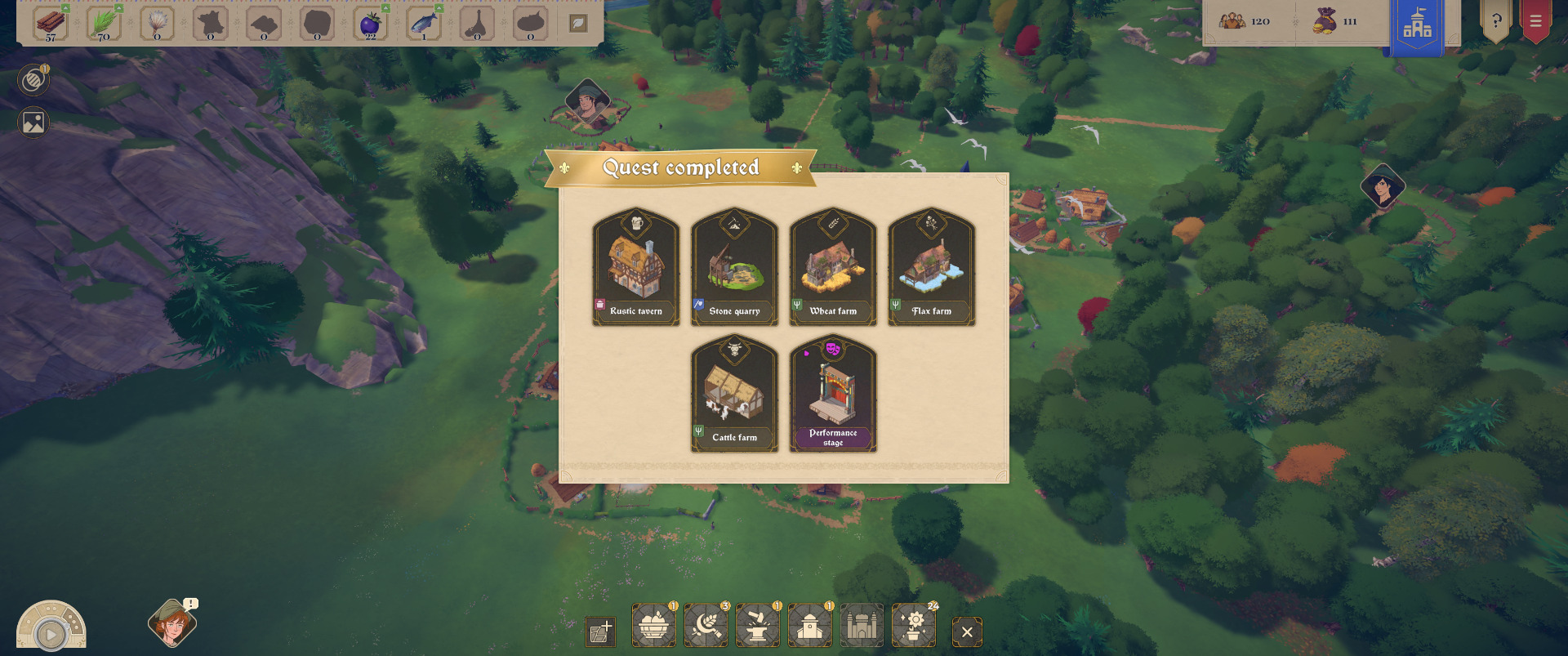
Task: Open the flower pot decorations category
Action: point(914,627)
